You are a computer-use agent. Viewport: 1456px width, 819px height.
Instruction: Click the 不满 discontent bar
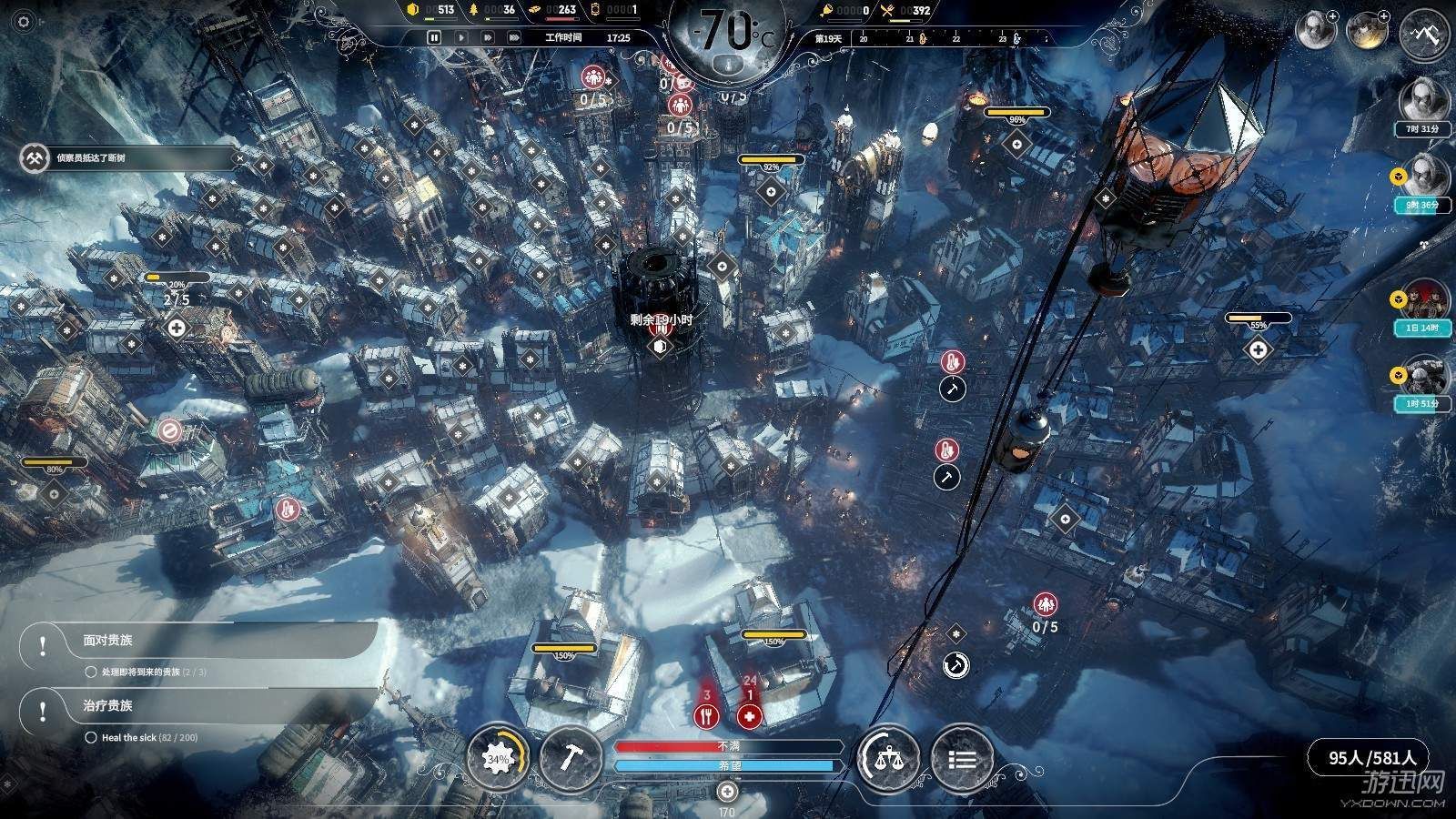tap(729, 746)
